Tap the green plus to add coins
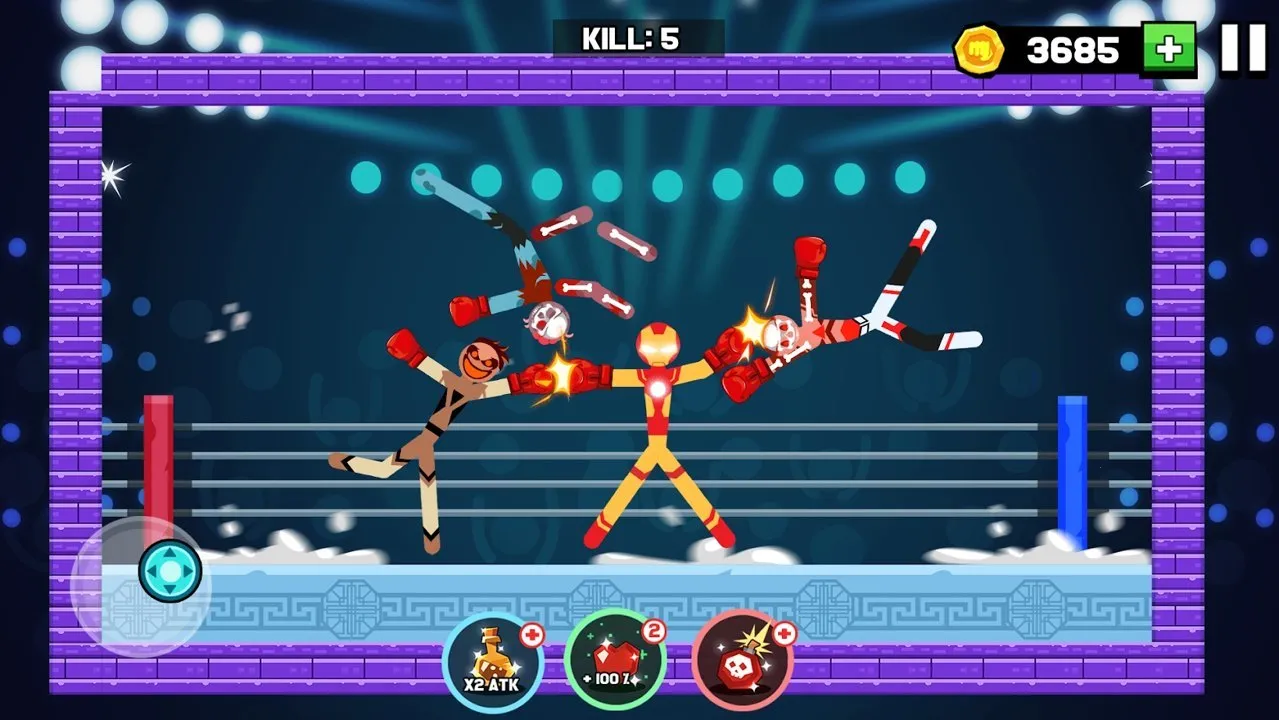The width and height of the screenshot is (1279, 720). click(1169, 48)
